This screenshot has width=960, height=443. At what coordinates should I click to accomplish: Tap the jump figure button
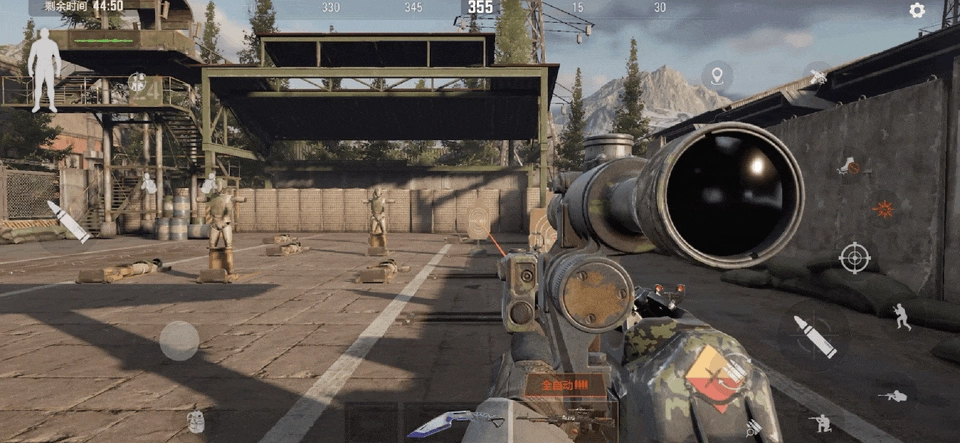pos(902,317)
